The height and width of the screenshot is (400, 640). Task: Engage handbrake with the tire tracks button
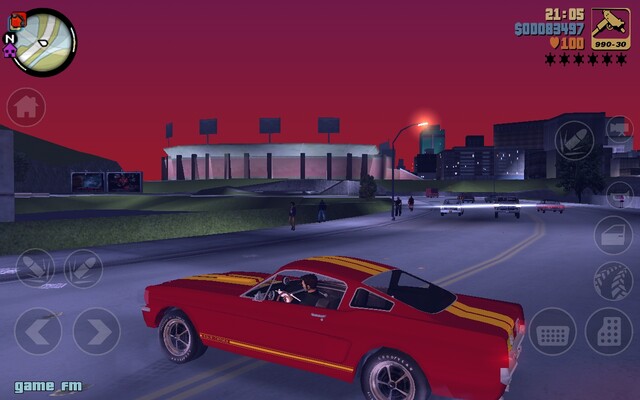pos(612,281)
